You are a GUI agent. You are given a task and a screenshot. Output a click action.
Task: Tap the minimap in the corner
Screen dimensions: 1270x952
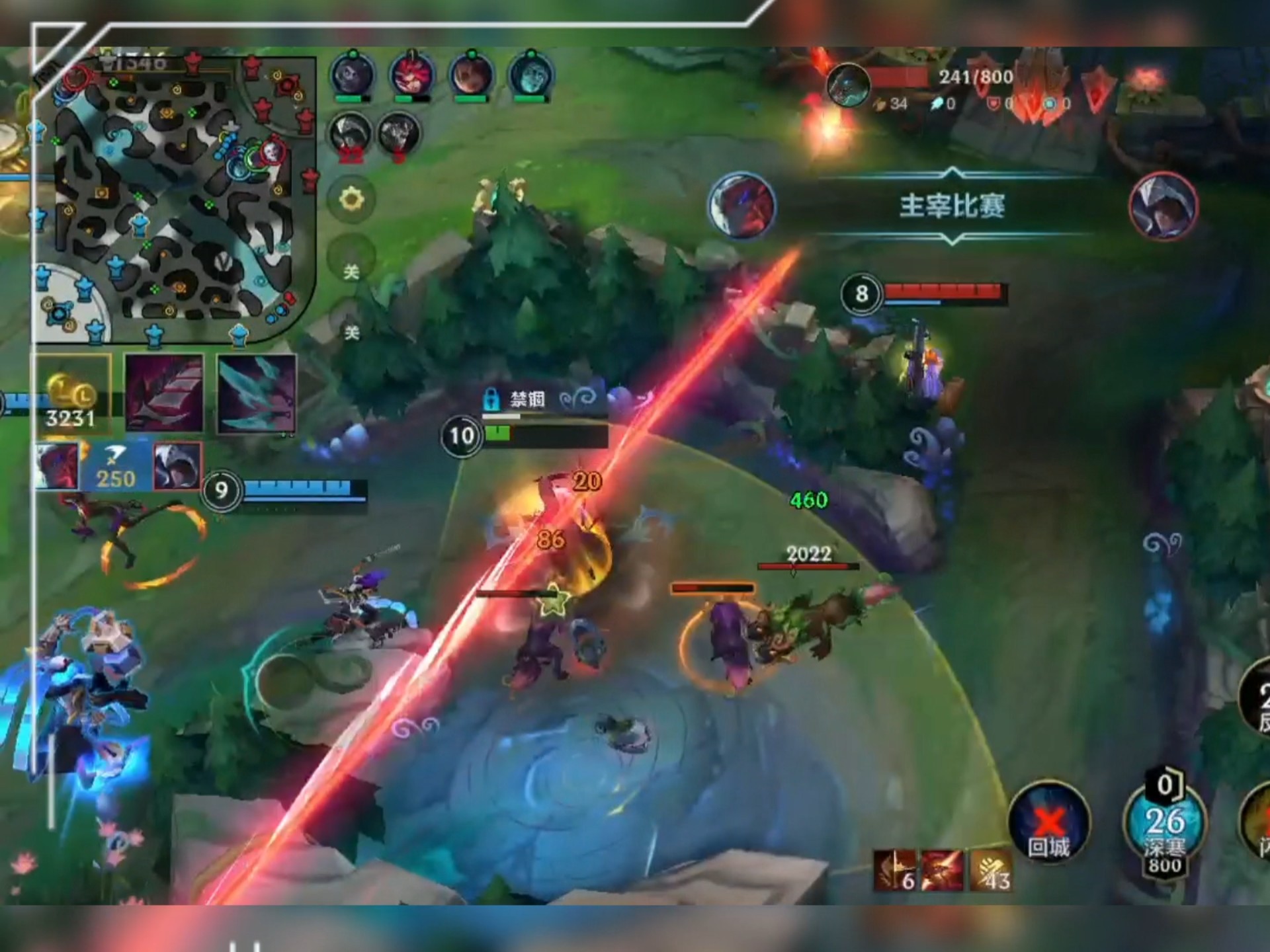pyautogui.click(x=175, y=198)
